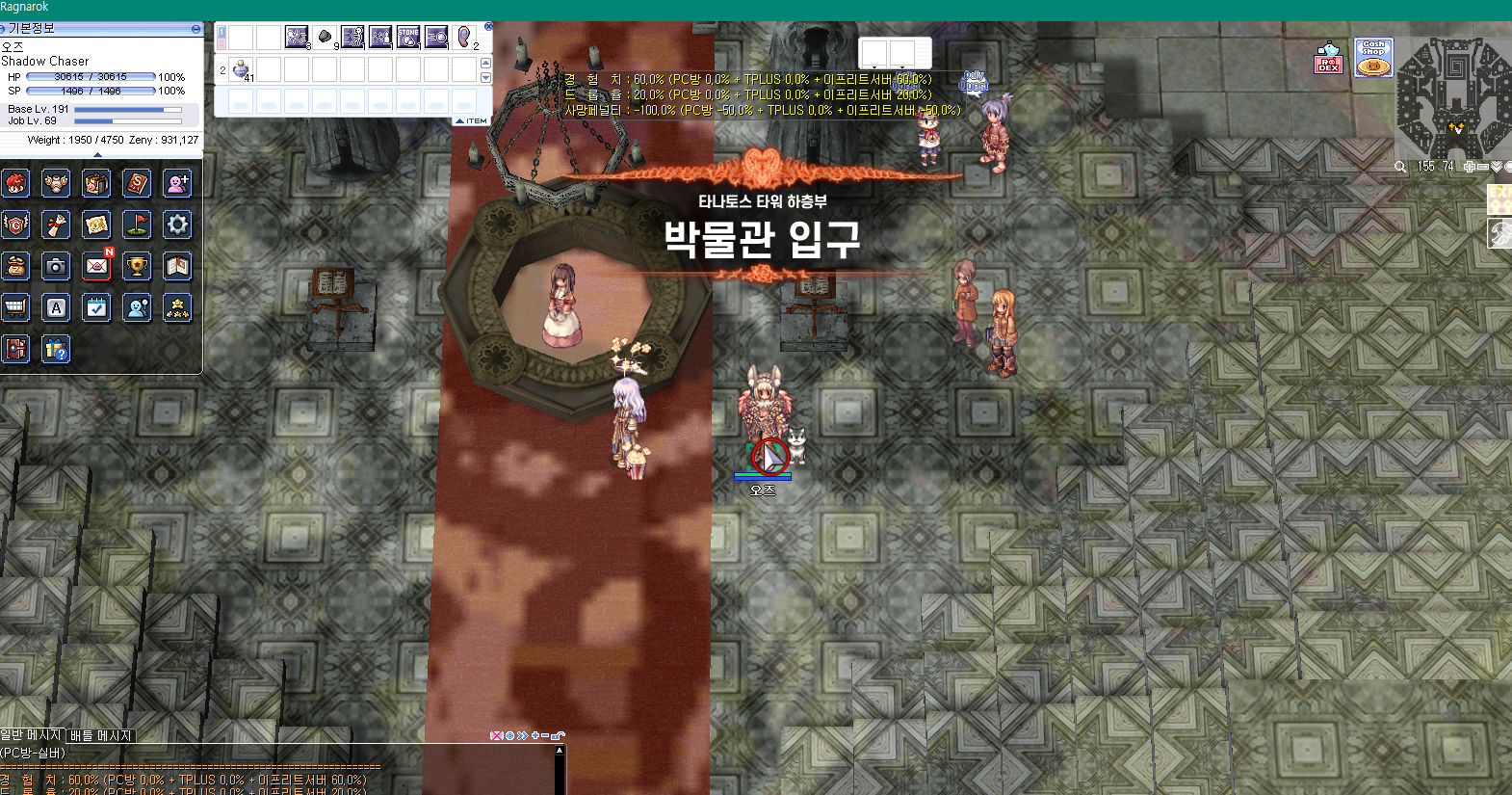The height and width of the screenshot is (795, 1512).
Task: Open the achievements trophy icon
Action: coord(136,265)
